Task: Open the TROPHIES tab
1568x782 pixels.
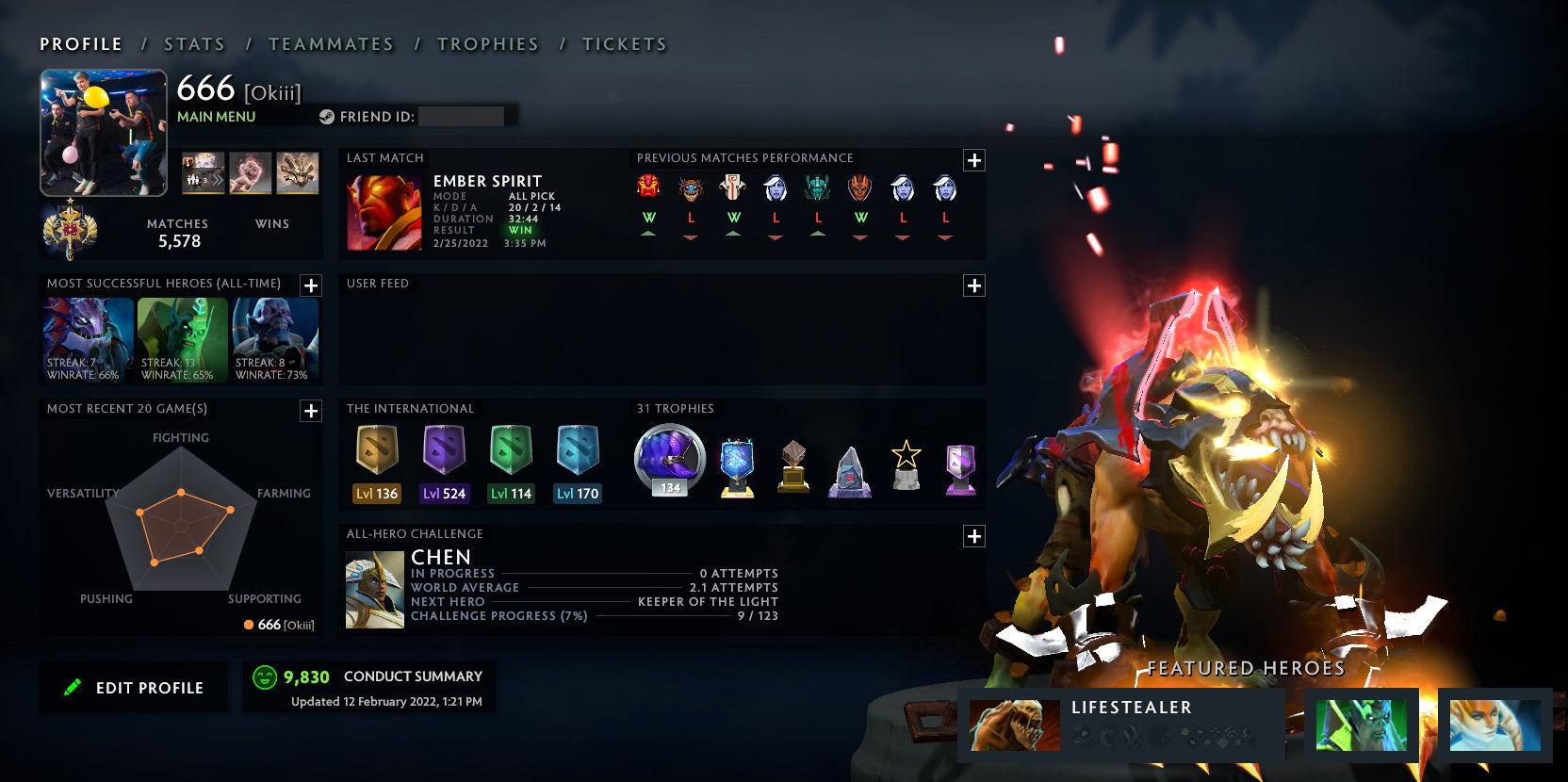Action: click(487, 43)
